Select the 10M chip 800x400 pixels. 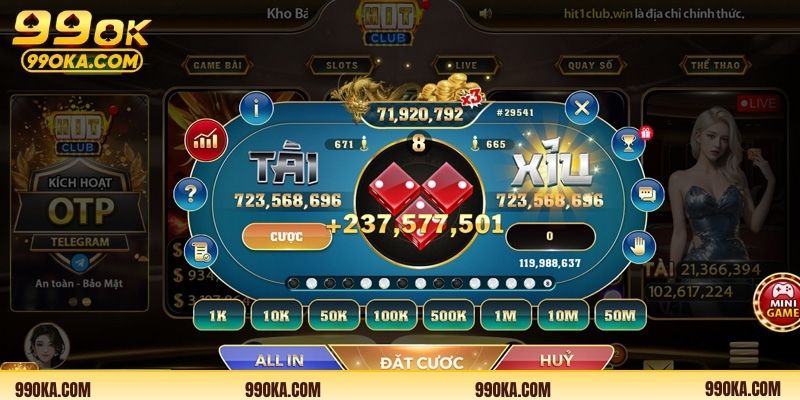pos(564,316)
